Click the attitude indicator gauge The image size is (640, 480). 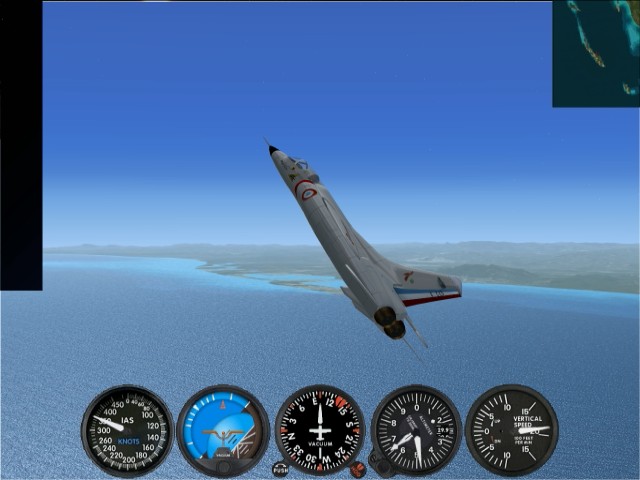(x=223, y=431)
